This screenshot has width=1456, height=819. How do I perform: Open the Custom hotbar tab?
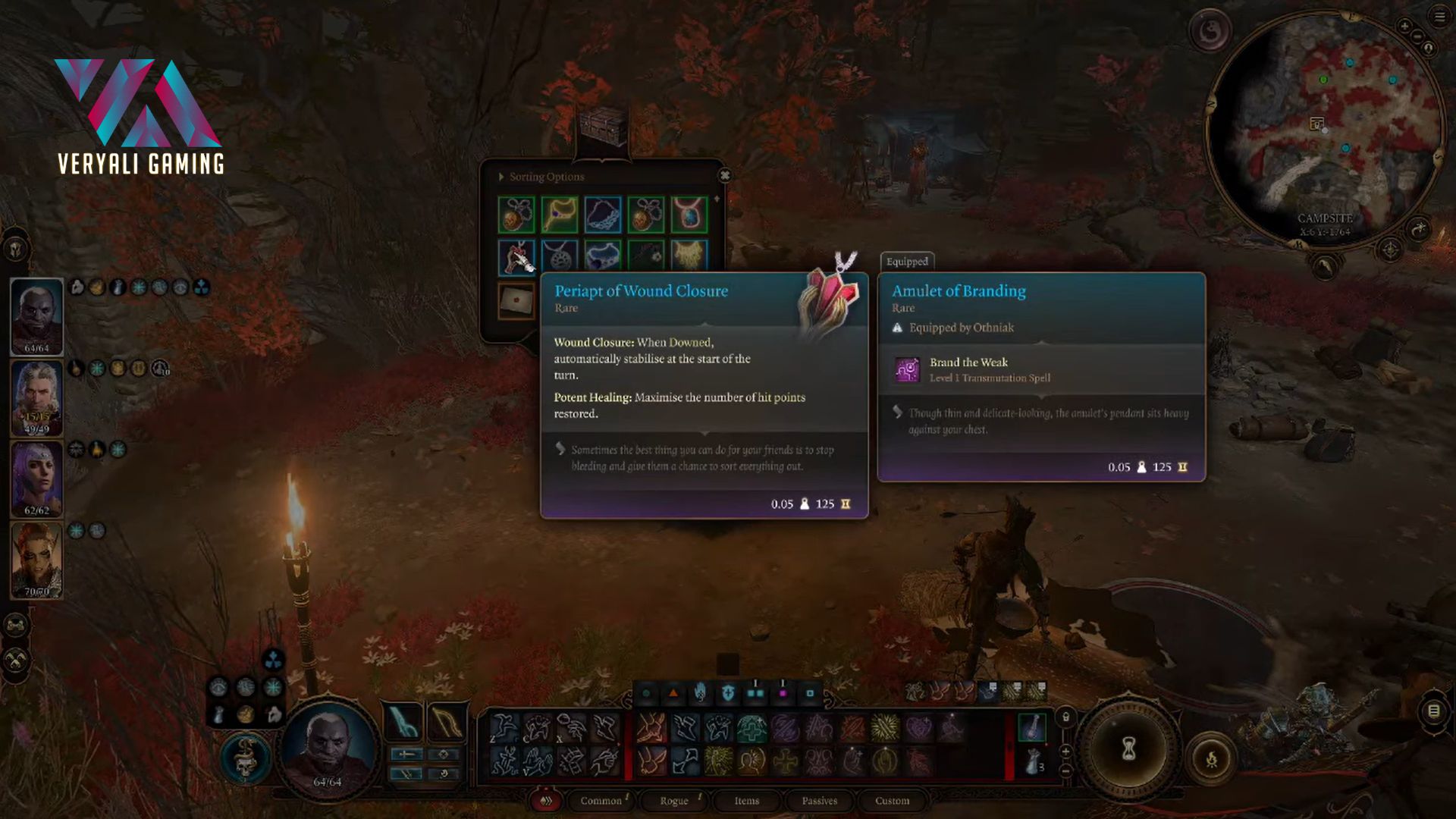point(892,801)
